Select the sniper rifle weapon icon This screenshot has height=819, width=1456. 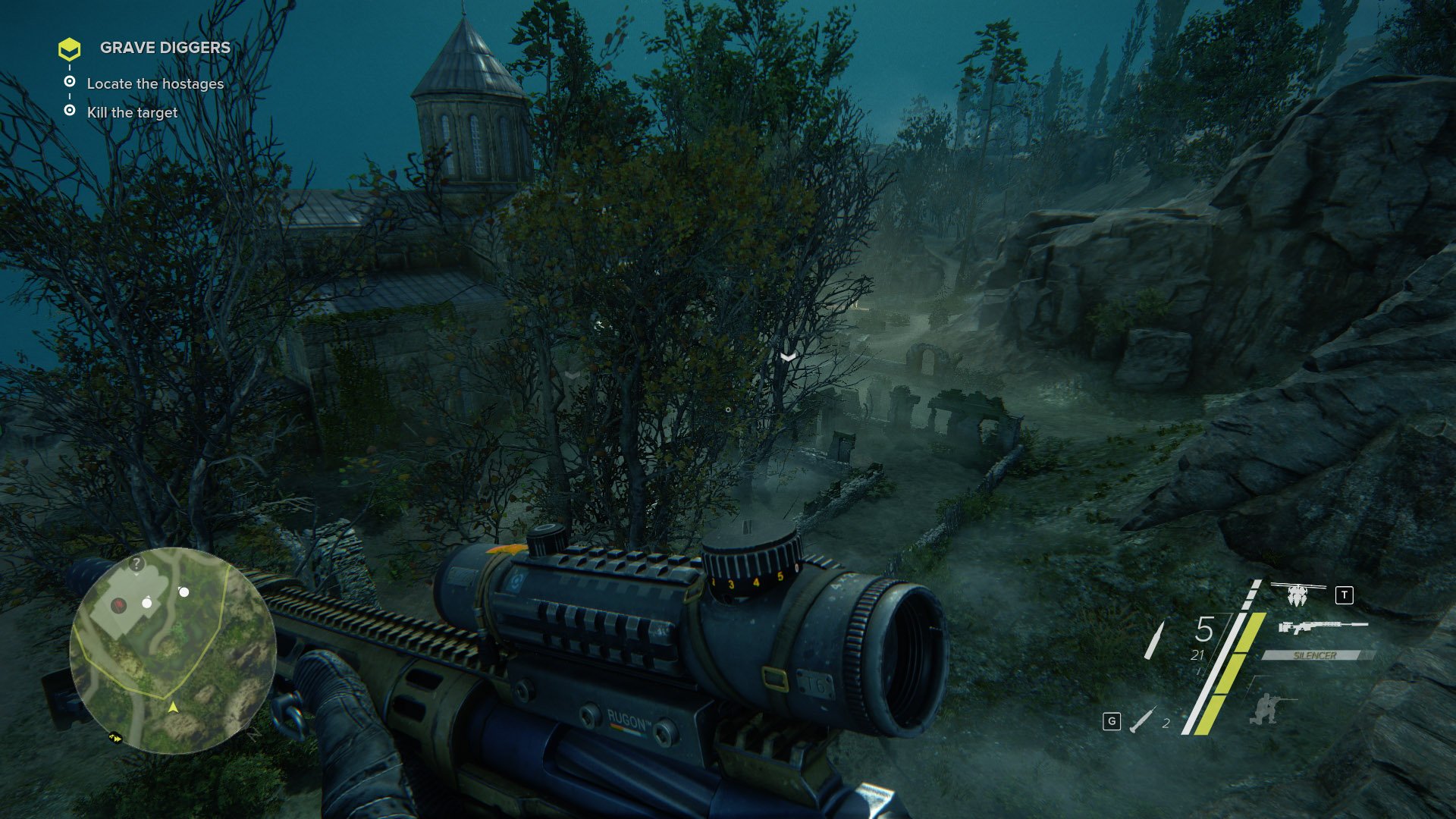coord(1323,627)
